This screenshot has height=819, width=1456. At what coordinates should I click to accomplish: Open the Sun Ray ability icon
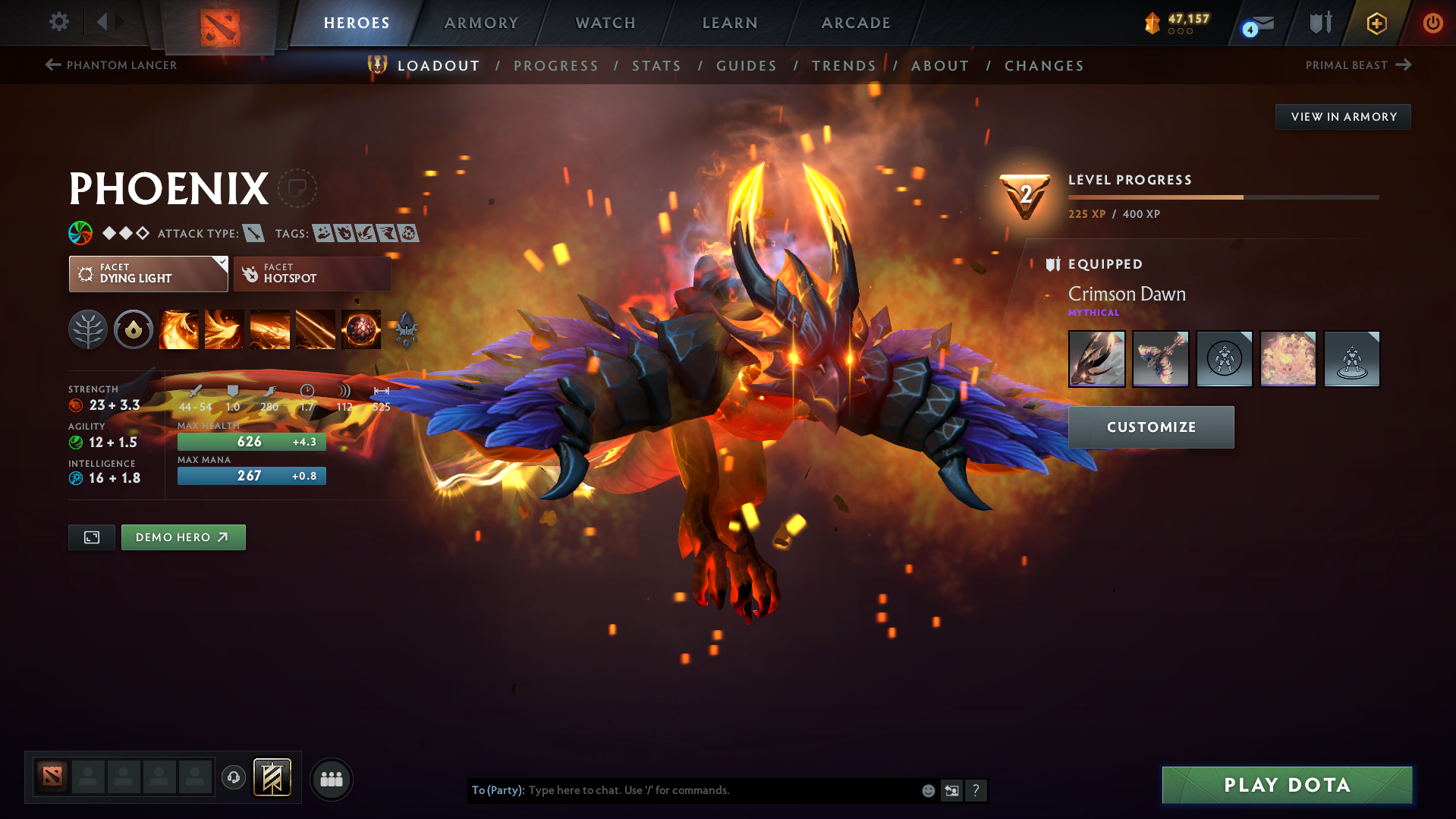click(x=270, y=329)
